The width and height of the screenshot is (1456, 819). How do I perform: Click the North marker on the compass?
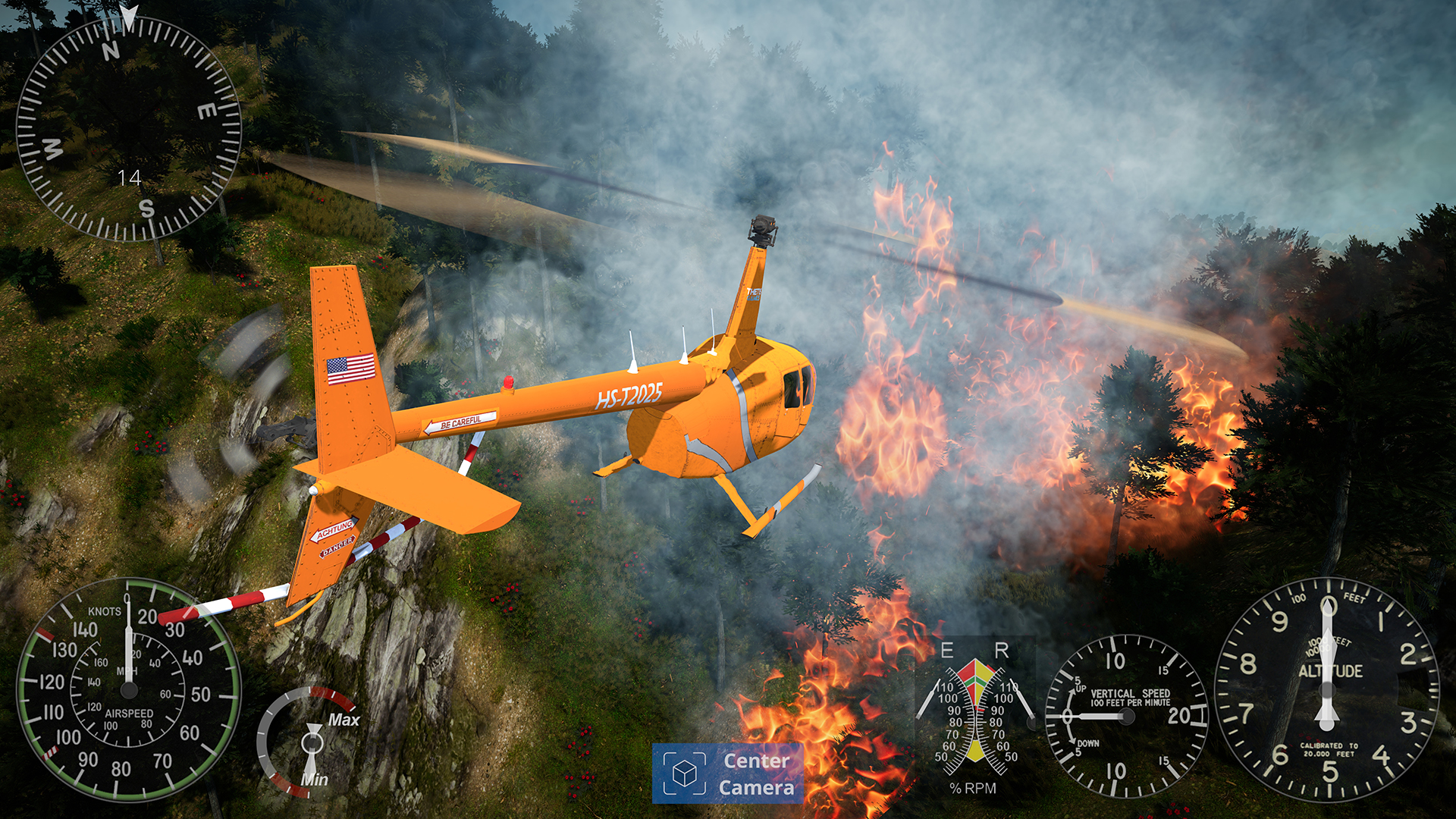pyautogui.click(x=112, y=52)
